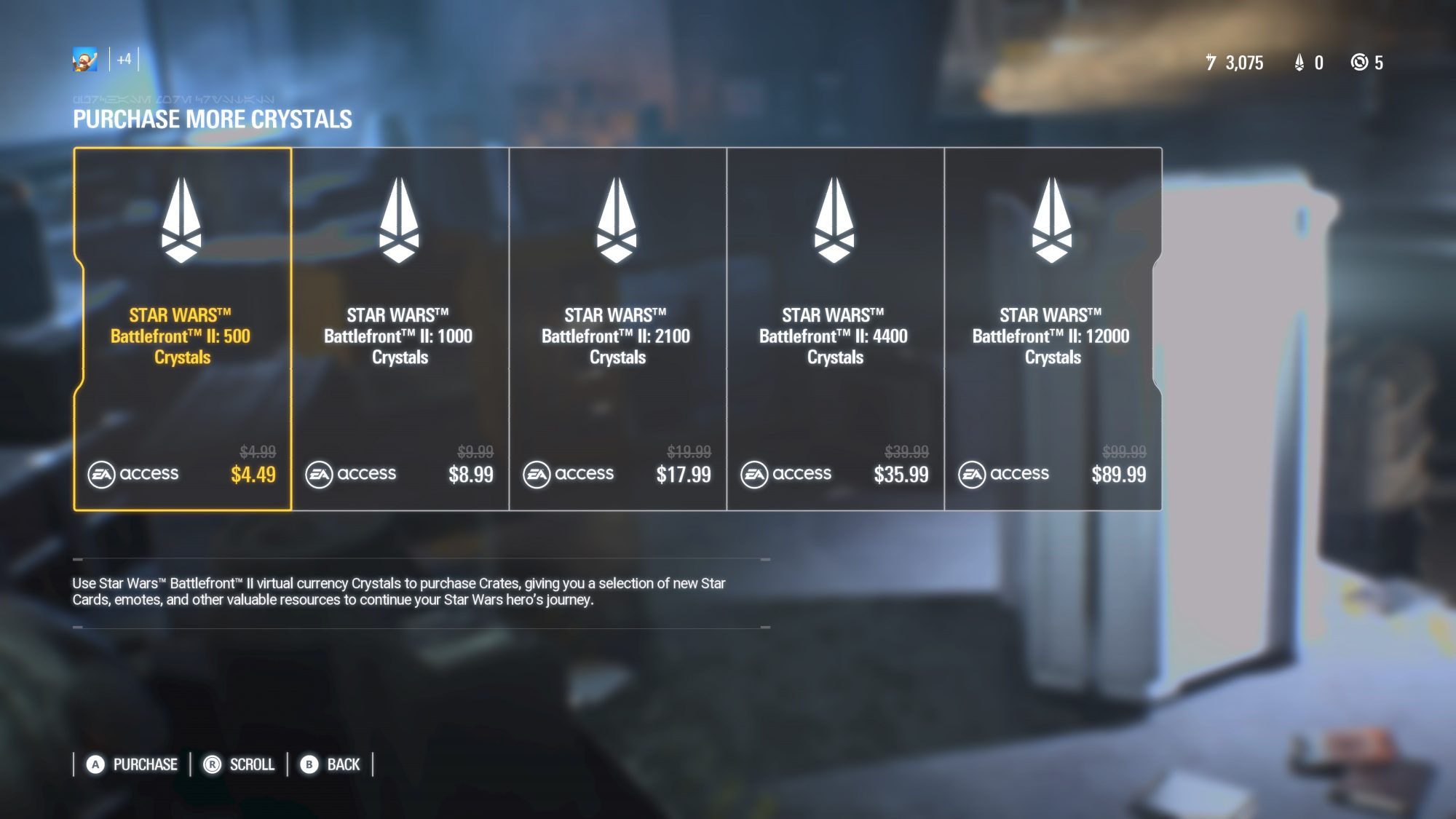The width and height of the screenshot is (1456, 819).
Task: Click the EA Access circle icon on the 2100 card
Action: pos(537,473)
